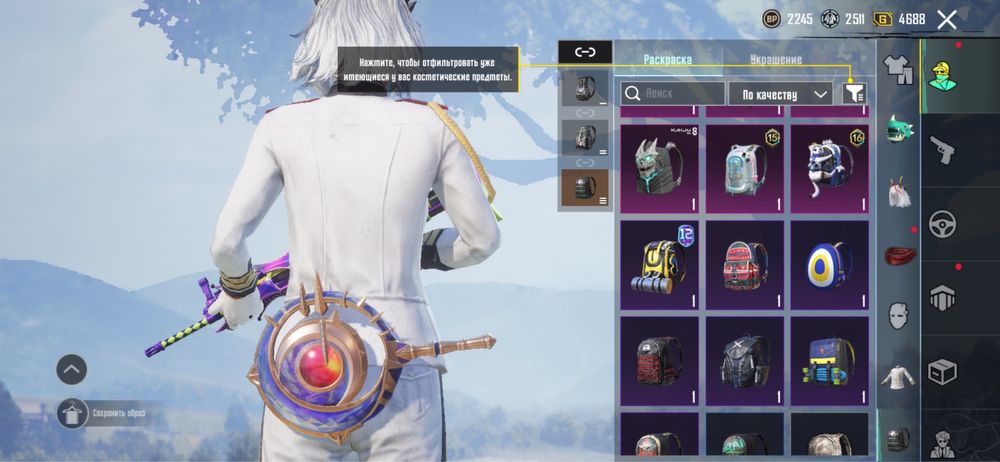Select the blue backpack with yellow stripe
1000x462 pixels.
(x=829, y=360)
